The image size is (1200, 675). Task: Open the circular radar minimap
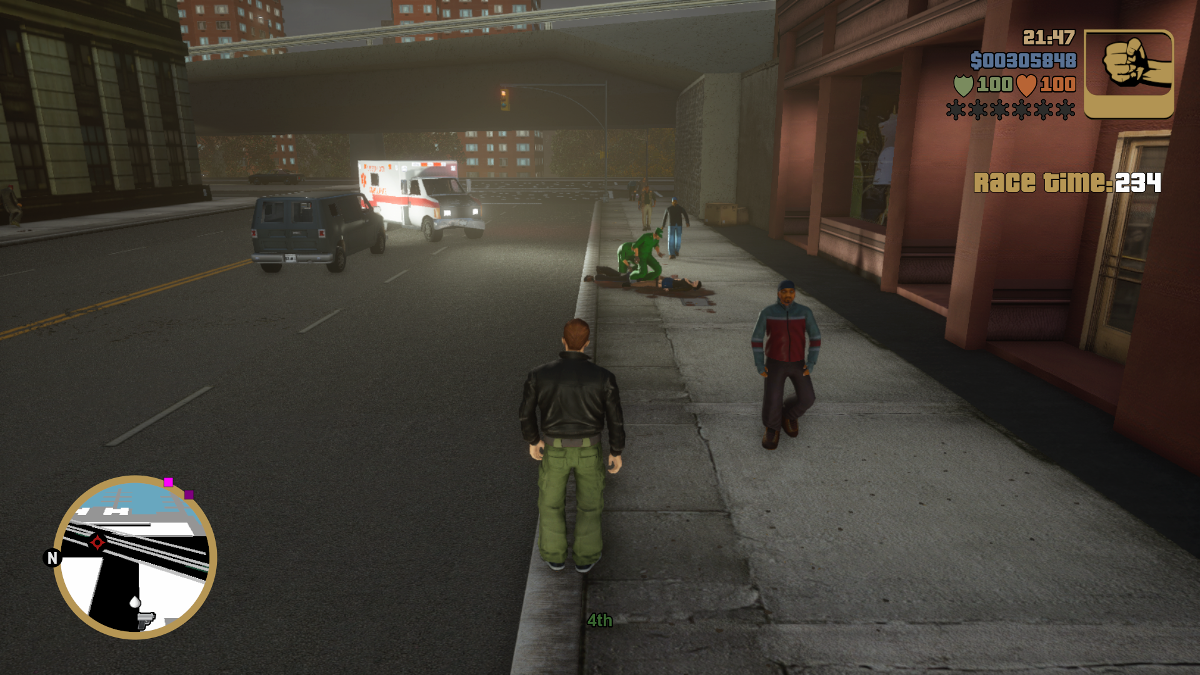point(135,556)
